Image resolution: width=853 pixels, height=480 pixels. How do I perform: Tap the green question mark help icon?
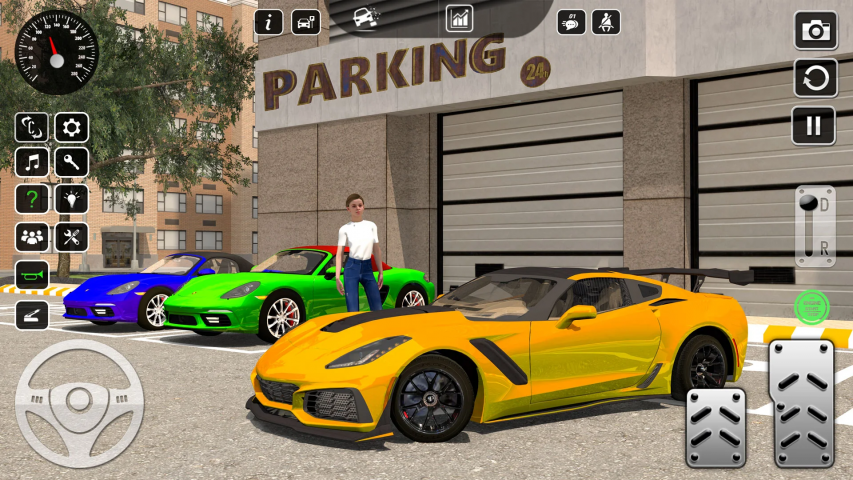tap(33, 199)
